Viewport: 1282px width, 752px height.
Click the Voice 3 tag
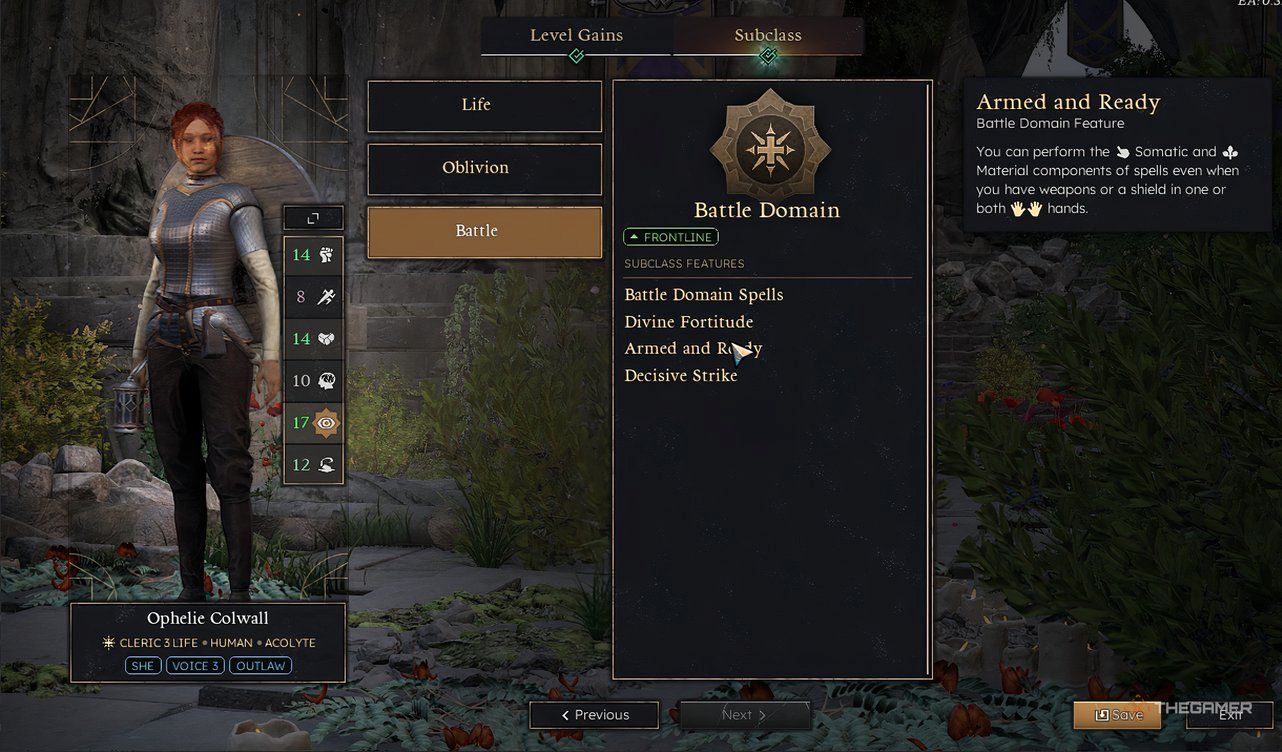pos(195,666)
